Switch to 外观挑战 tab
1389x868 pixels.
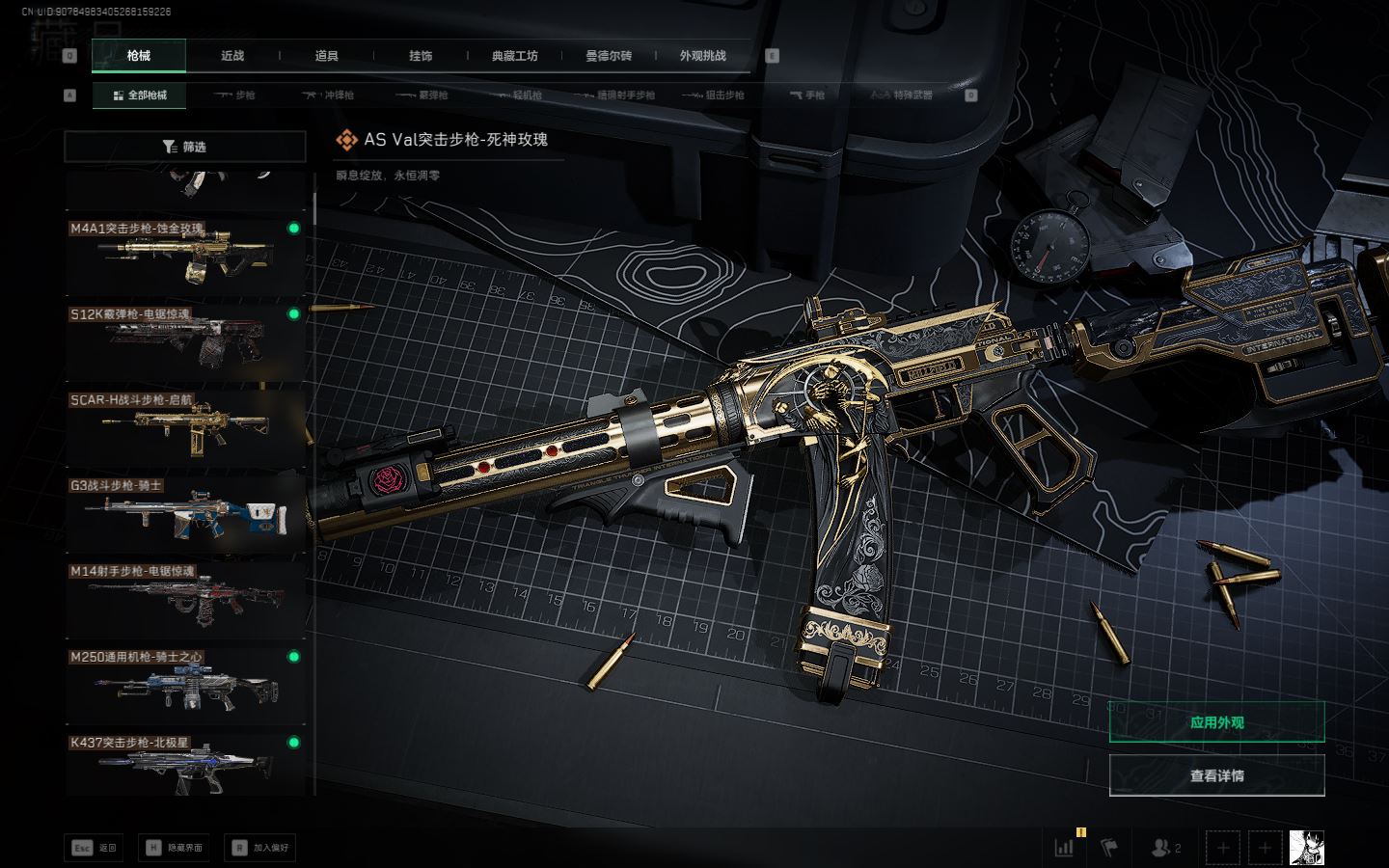[702, 56]
